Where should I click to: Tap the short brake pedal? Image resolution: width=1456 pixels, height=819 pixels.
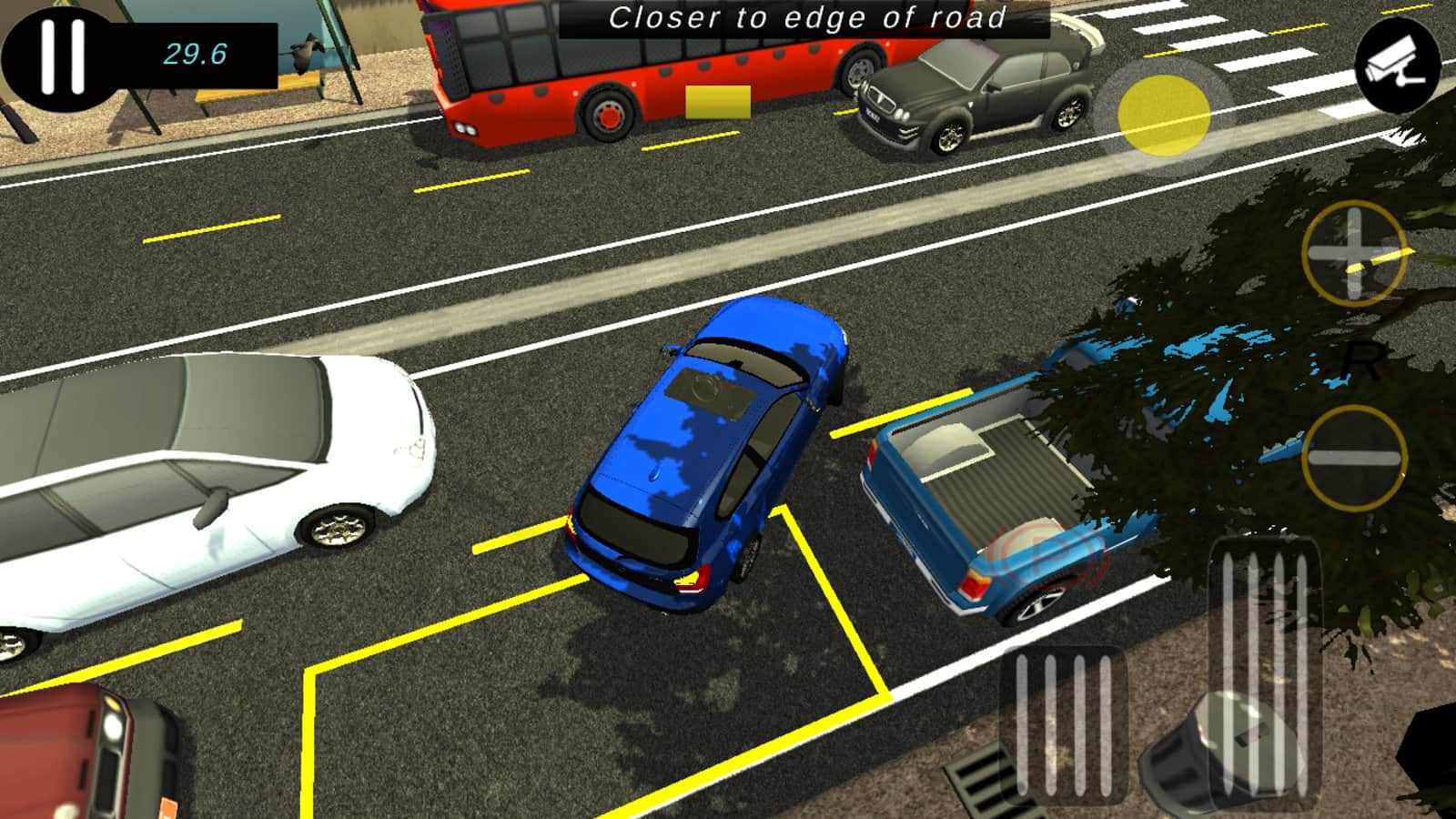coord(1063,723)
